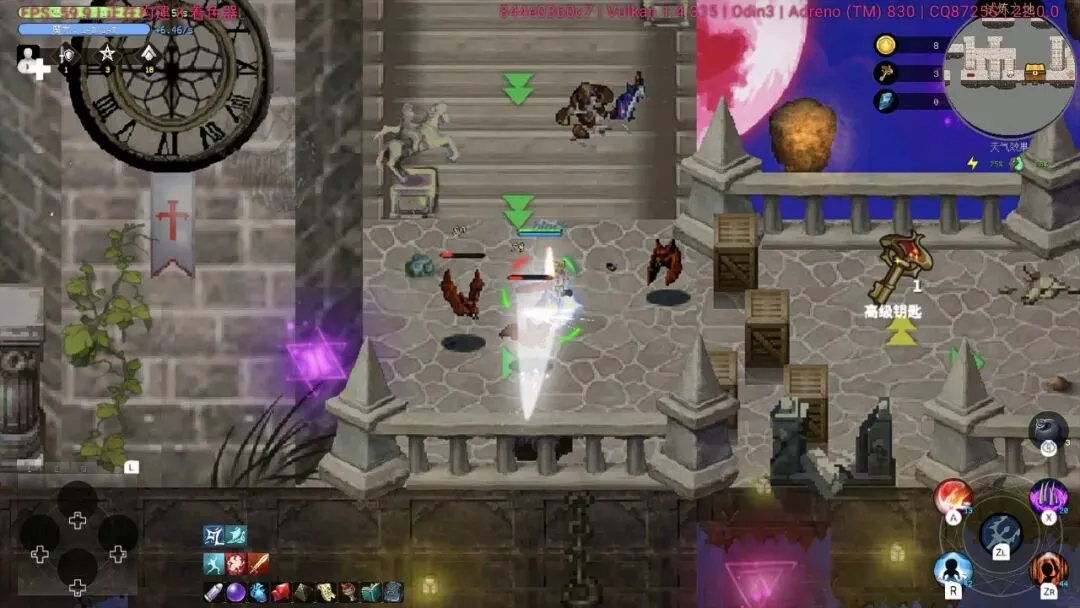This screenshot has width=1080, height=608.
Task: Select the blue rune stone item
Action: [x=393, y=592]
